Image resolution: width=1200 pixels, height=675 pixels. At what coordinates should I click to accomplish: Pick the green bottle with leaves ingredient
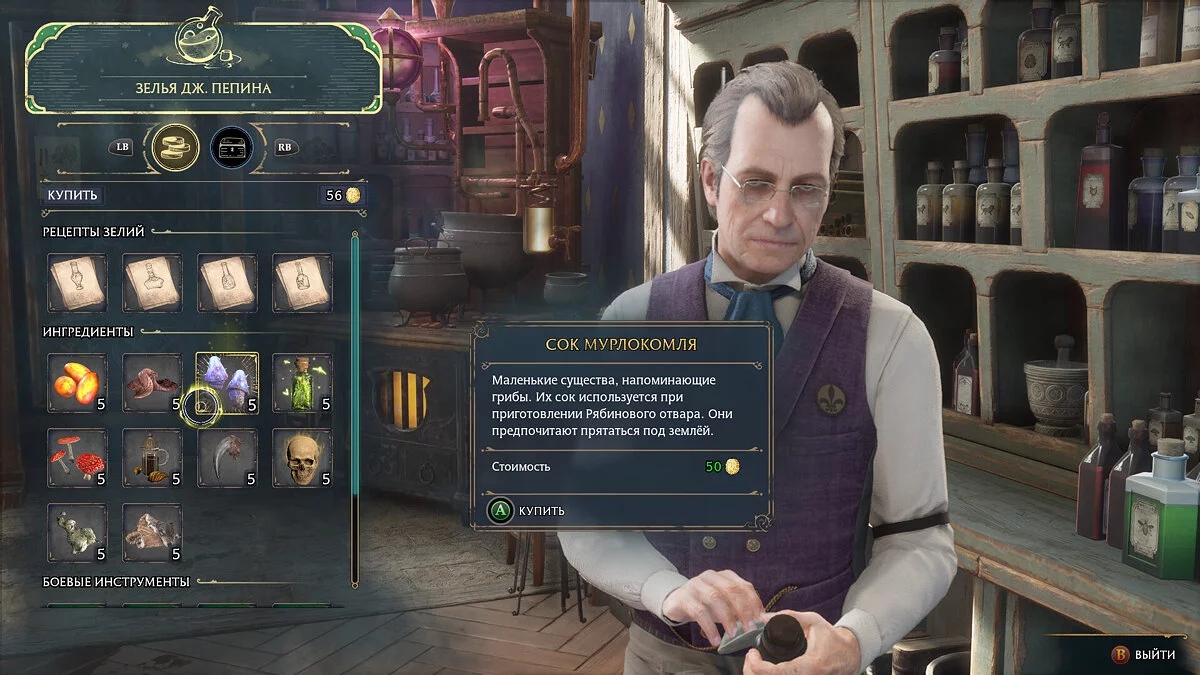pos(302,382)
